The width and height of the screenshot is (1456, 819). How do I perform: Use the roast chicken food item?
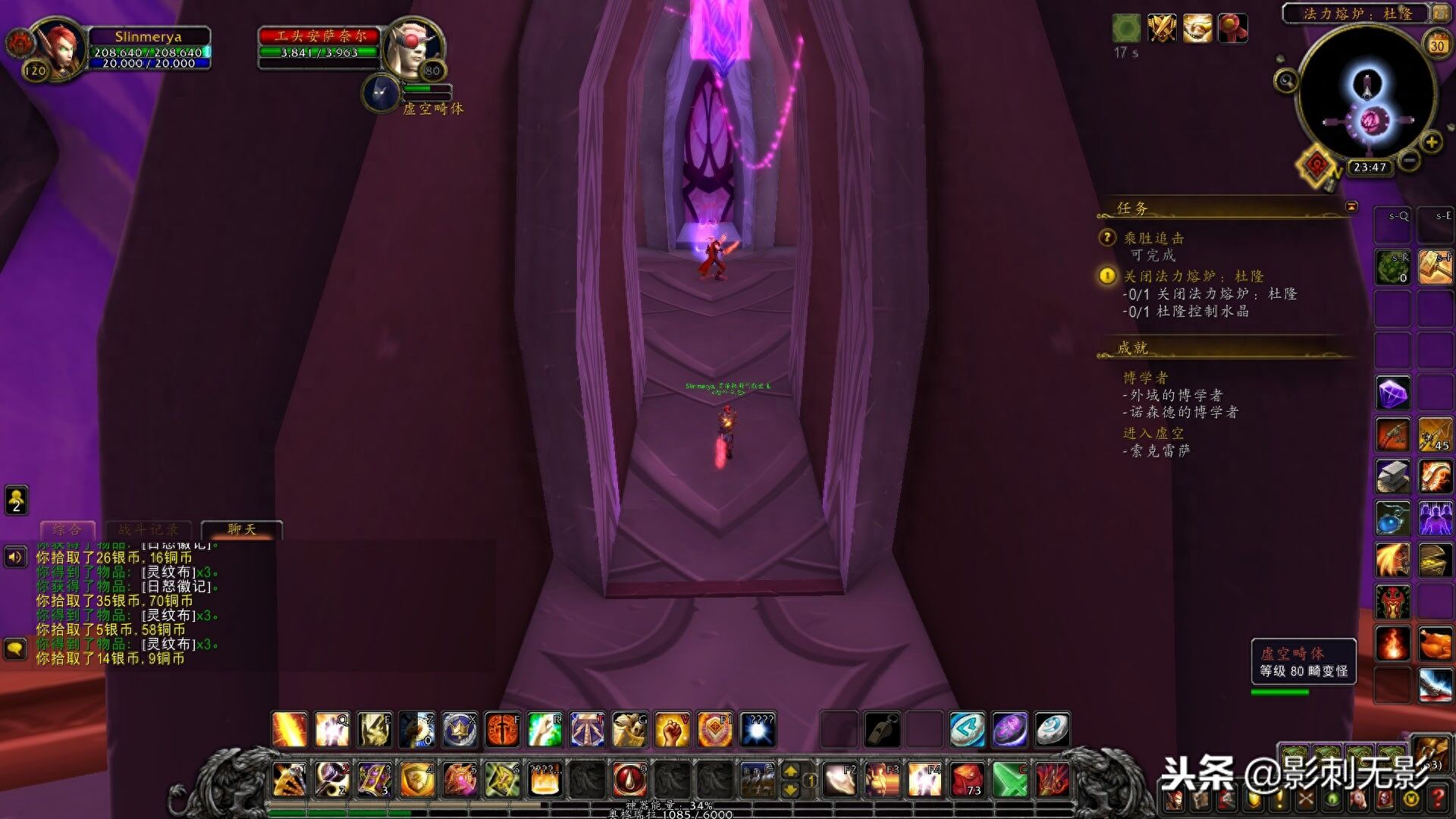[1435, 645]
